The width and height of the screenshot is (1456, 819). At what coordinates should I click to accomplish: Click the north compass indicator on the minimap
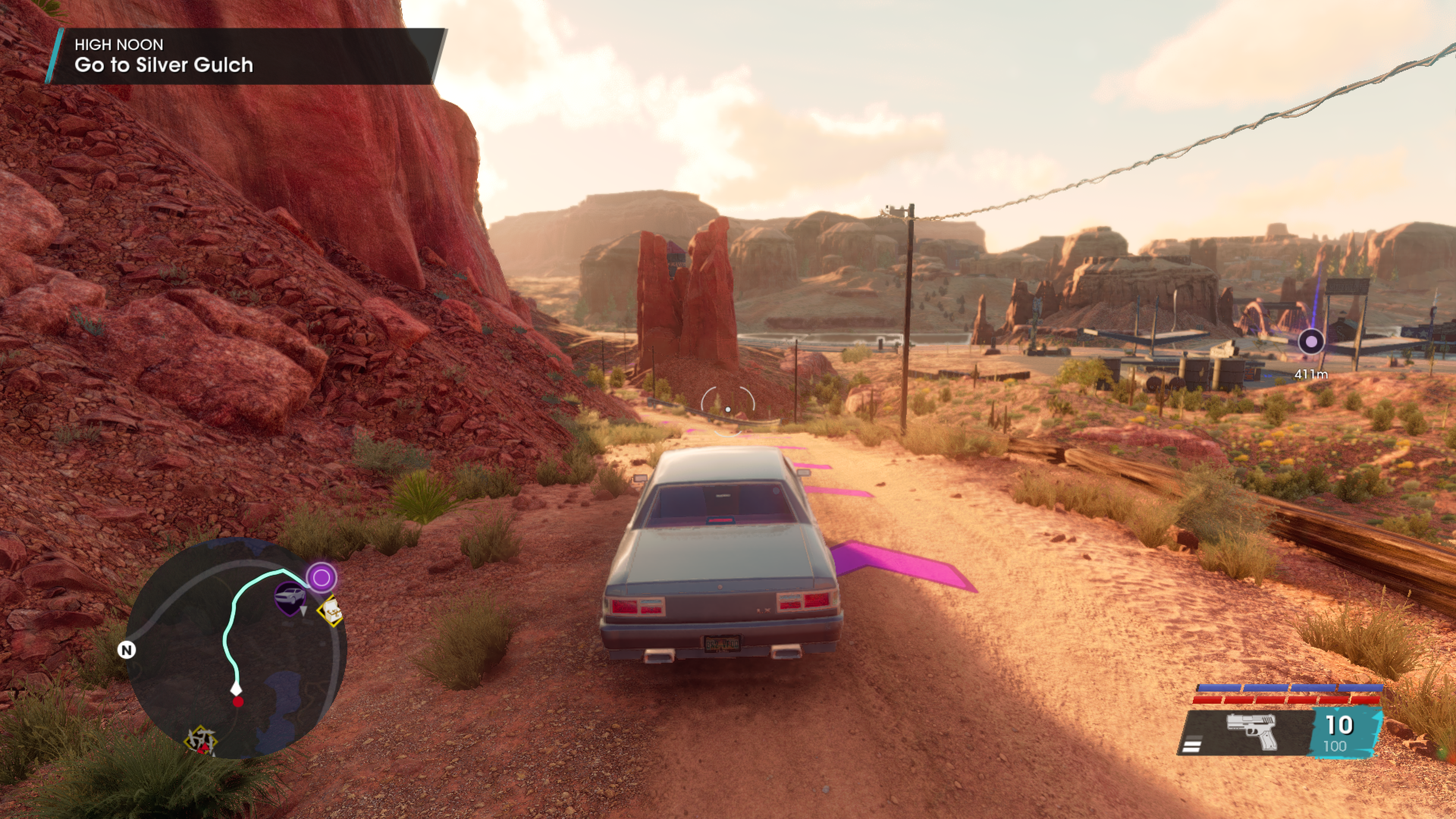(127, 650)
